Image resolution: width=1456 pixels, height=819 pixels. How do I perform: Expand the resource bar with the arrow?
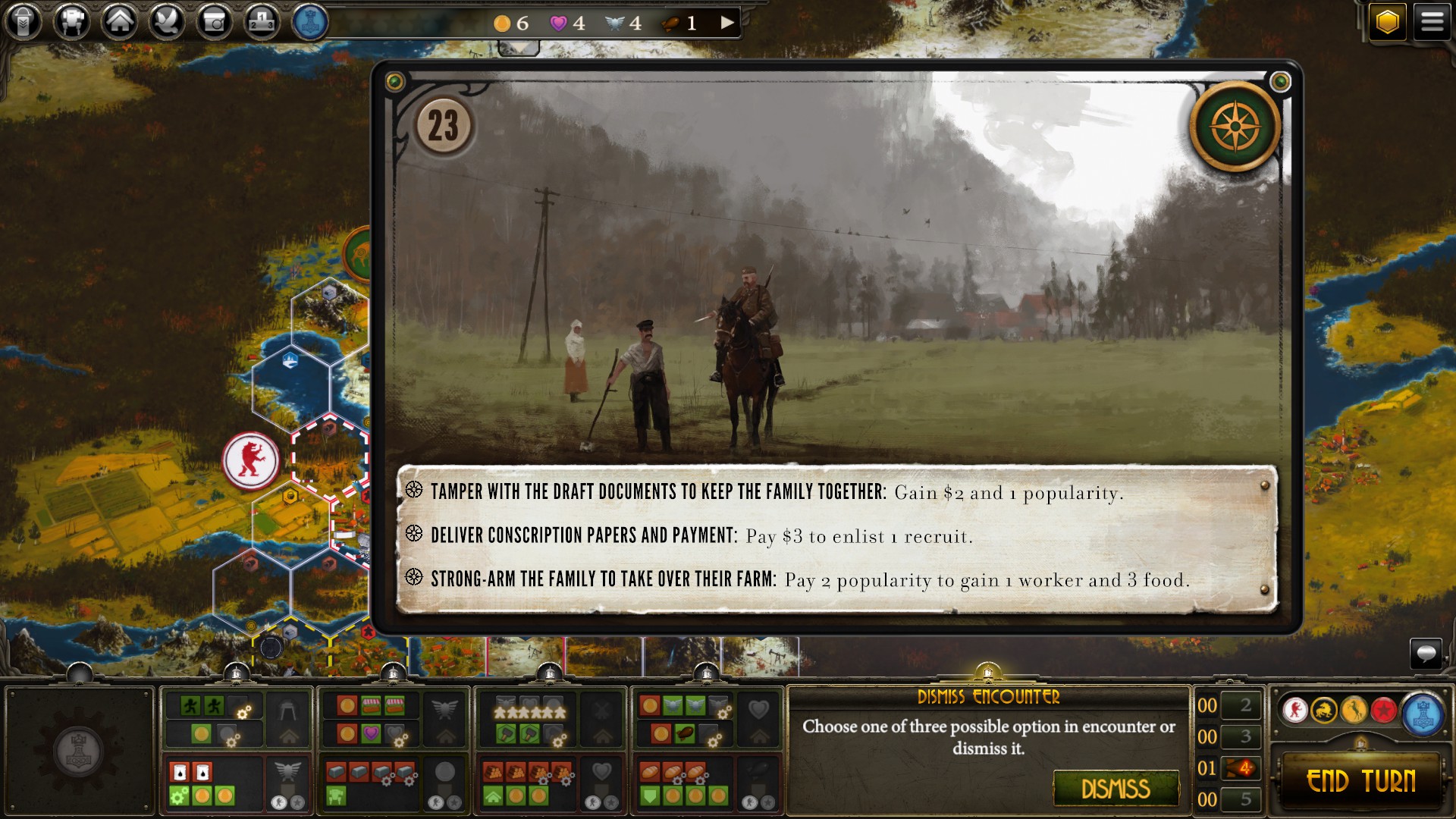tap(726, 22)
